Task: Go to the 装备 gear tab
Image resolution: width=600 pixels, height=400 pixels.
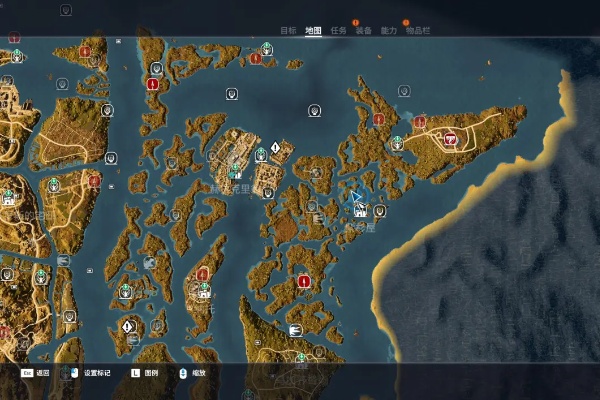Action: (364, 31)
